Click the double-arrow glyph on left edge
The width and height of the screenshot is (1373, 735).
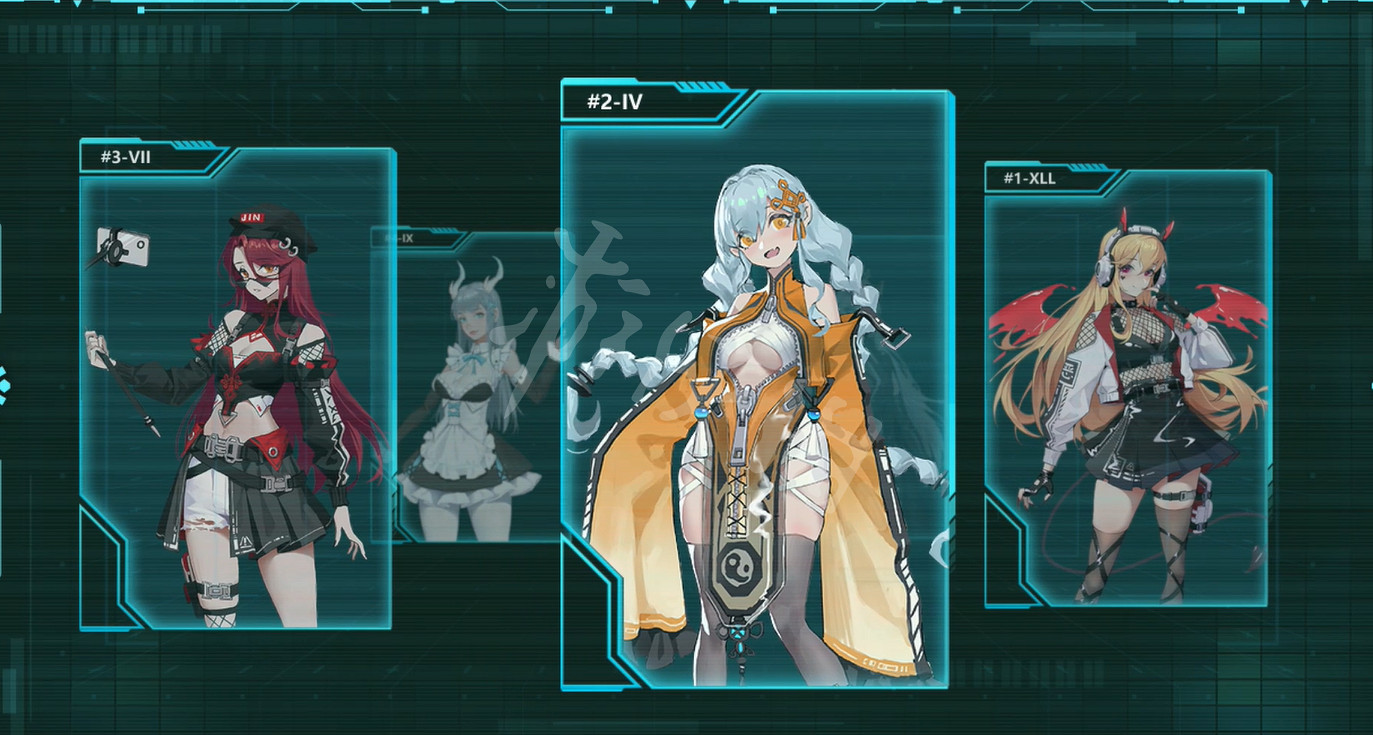coord(4,372)
